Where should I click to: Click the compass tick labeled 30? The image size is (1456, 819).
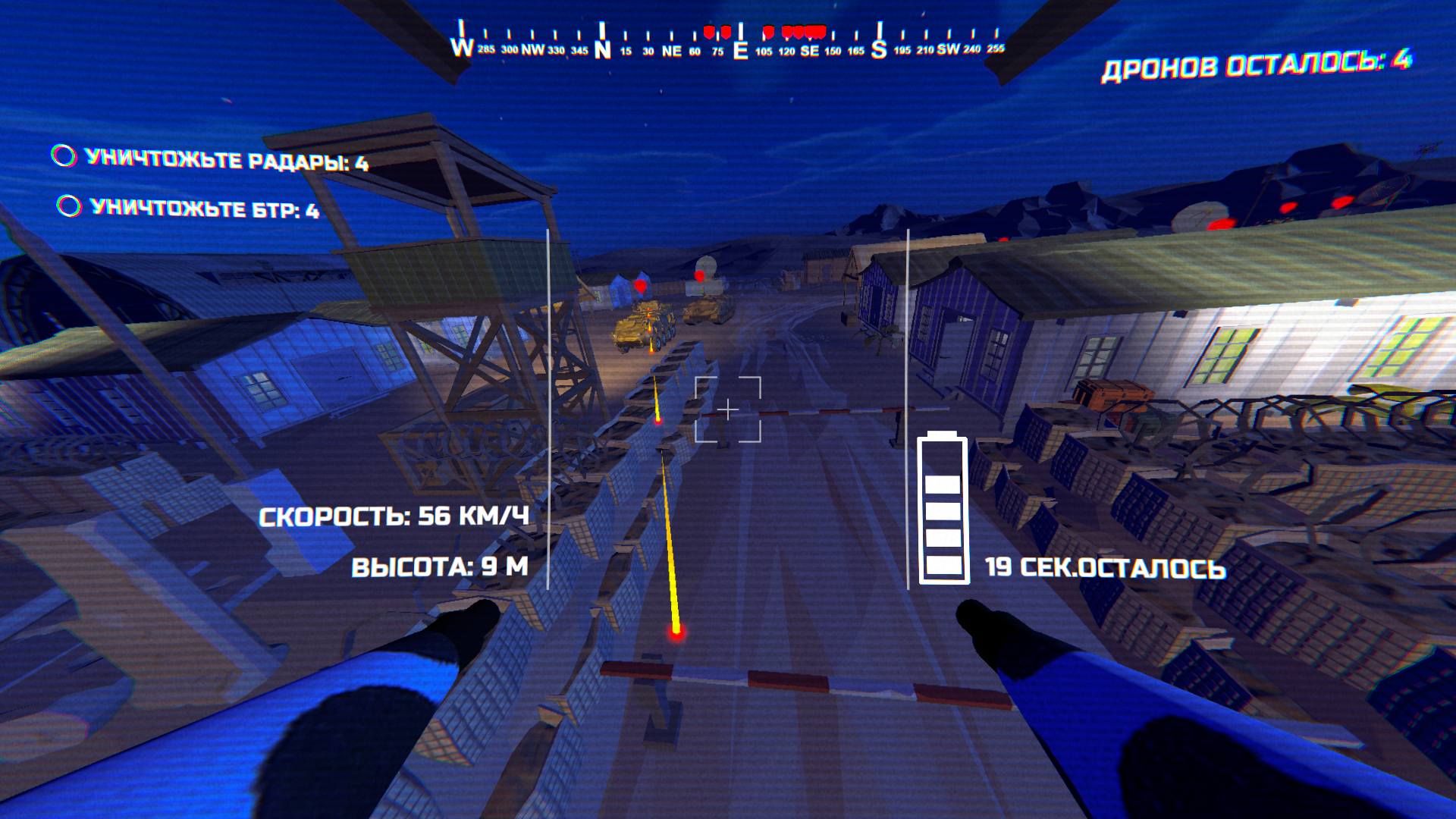647,52
